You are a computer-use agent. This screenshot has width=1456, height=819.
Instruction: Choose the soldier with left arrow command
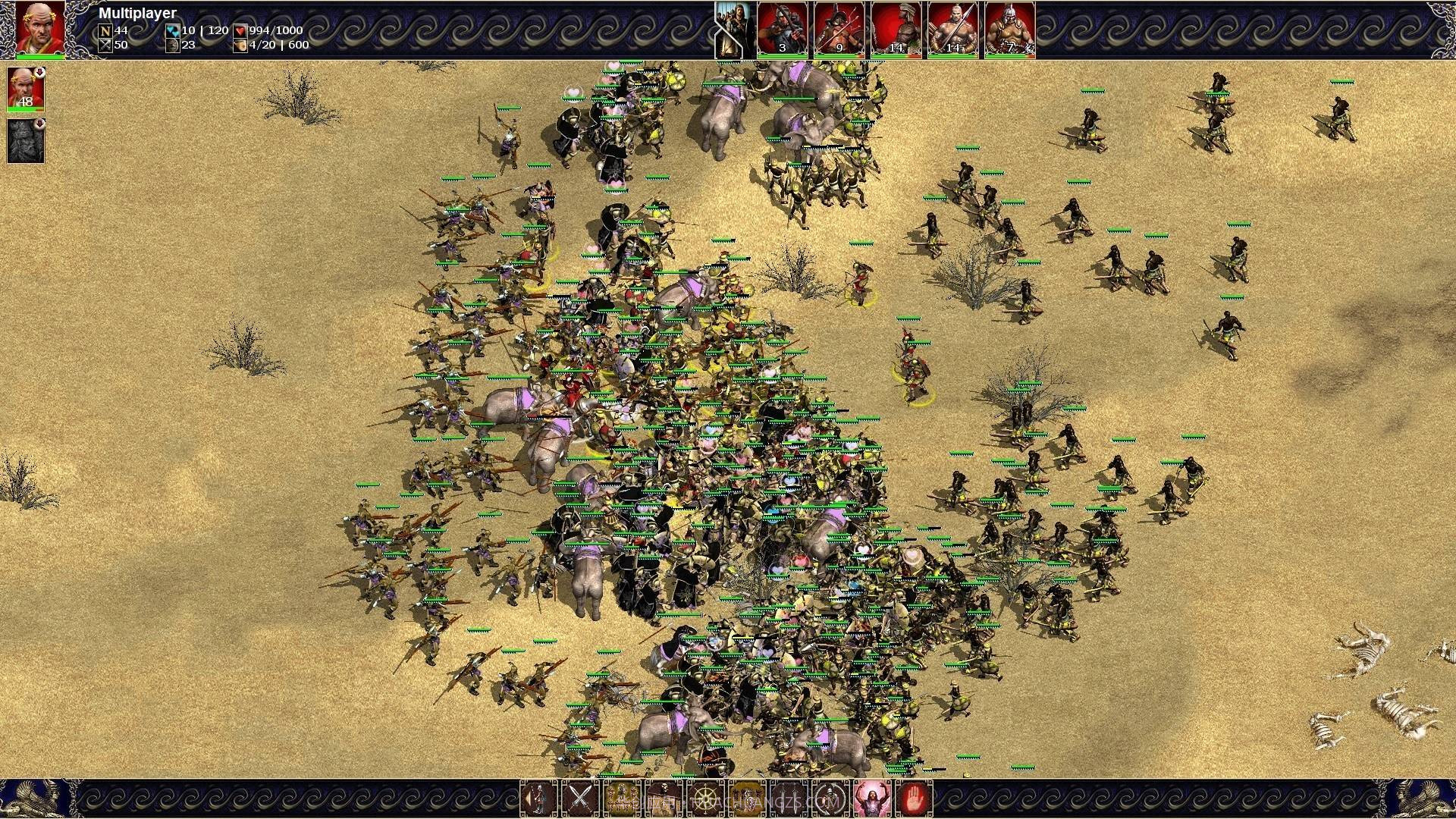pyautogui.click(x=539, y=799)
